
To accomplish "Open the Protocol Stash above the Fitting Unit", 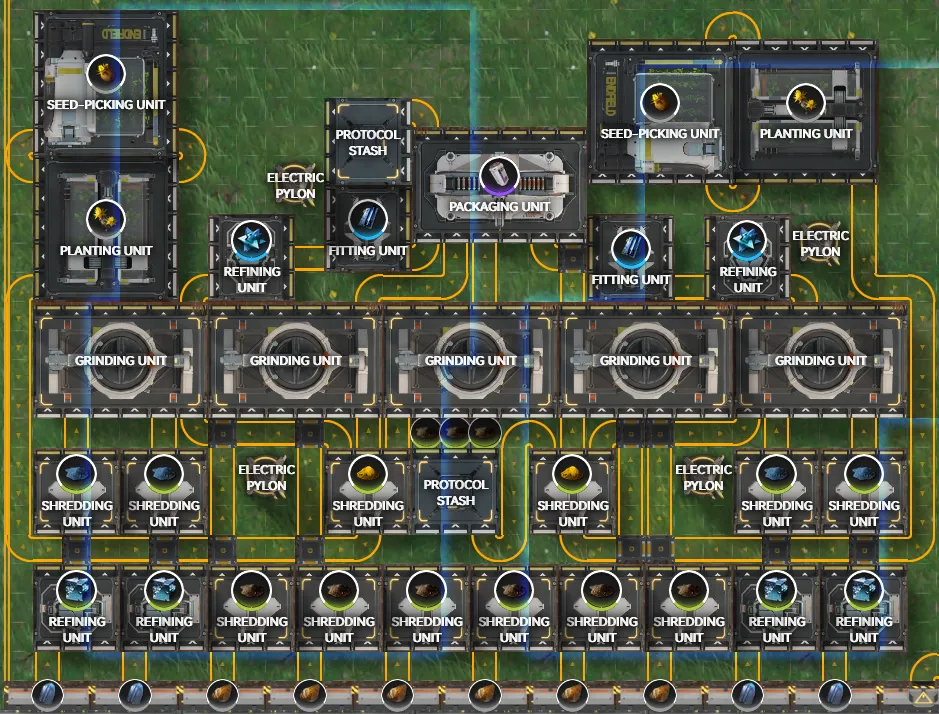I will pyautogui.click(x=368, y=142).
